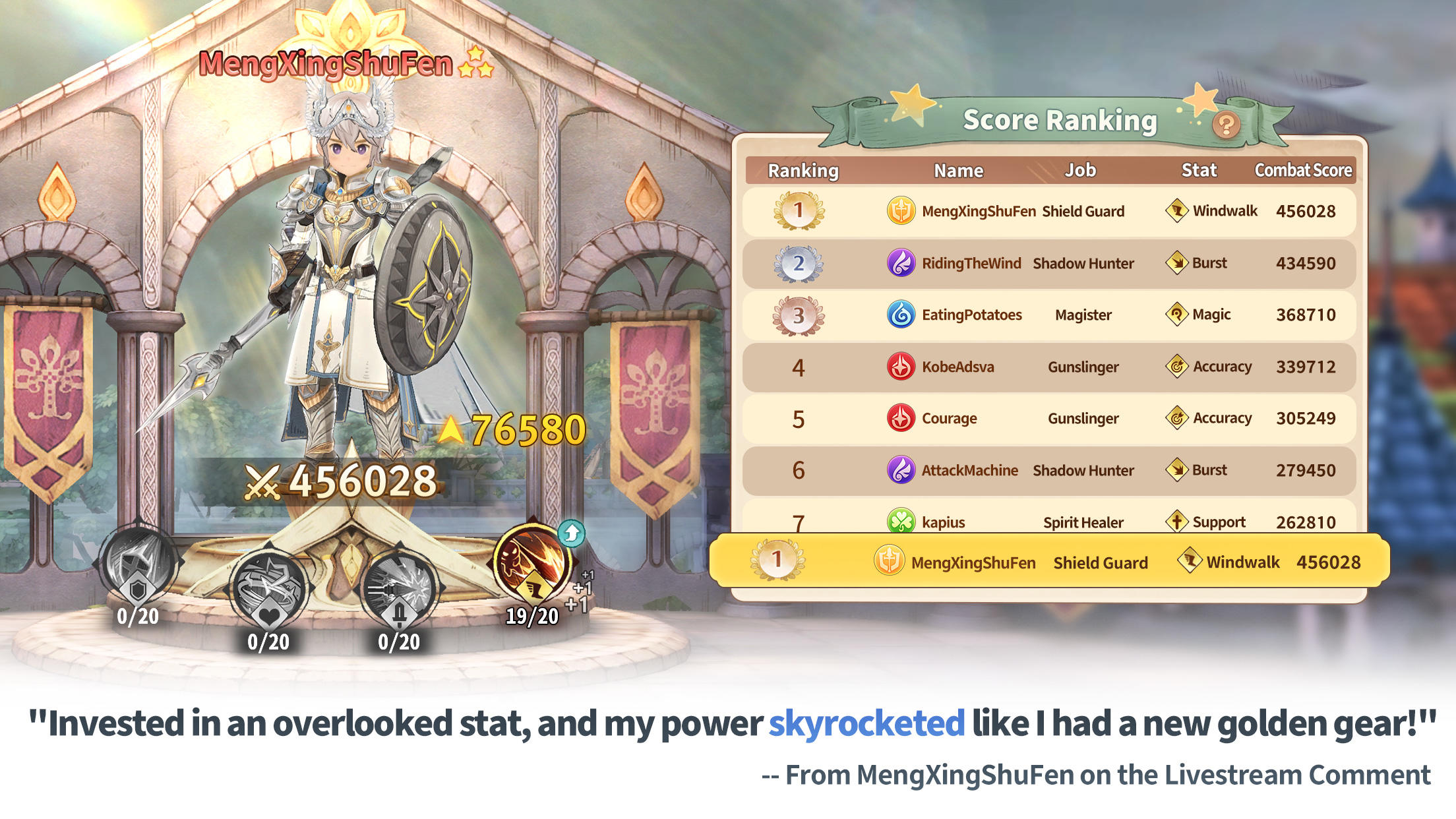Screen dimensions: 1456x819
Task: Click player name EatingPotatoes
Action: pos(974,315)
